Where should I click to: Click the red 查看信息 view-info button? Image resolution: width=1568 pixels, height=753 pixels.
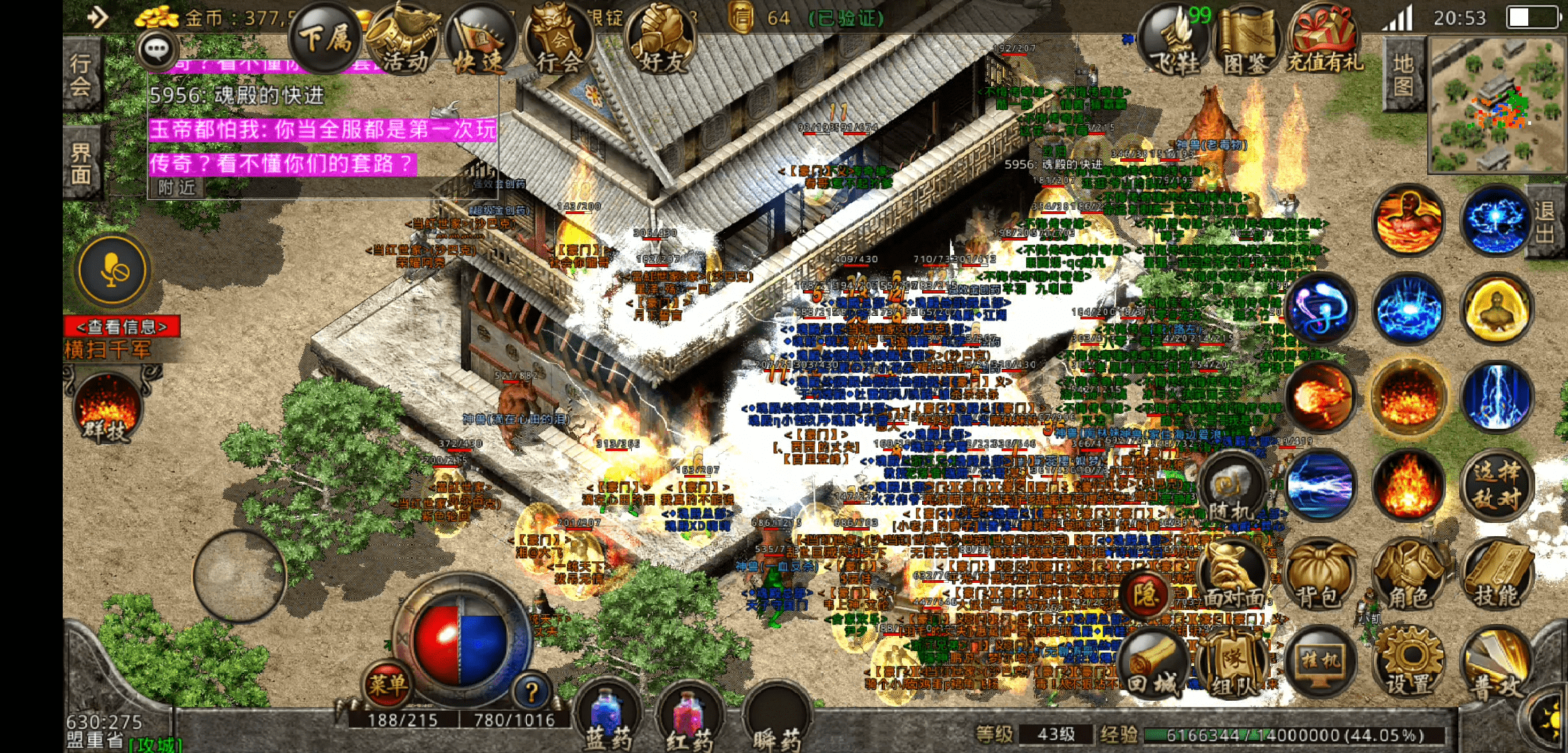point(122,326)
